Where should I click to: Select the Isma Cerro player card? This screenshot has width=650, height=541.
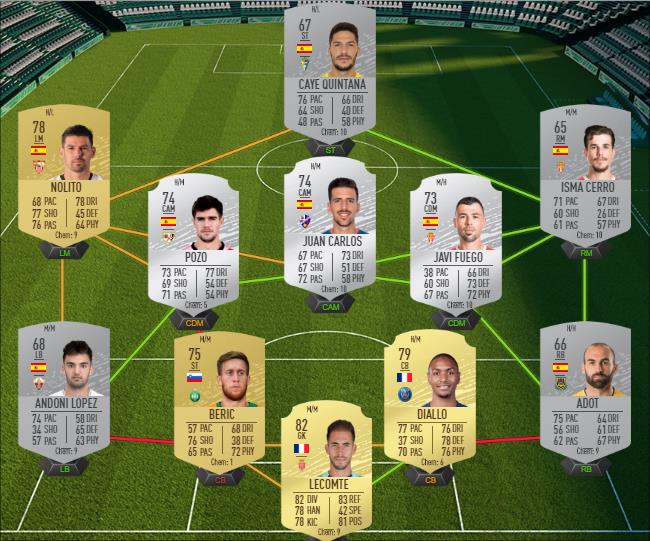(585, 176)
